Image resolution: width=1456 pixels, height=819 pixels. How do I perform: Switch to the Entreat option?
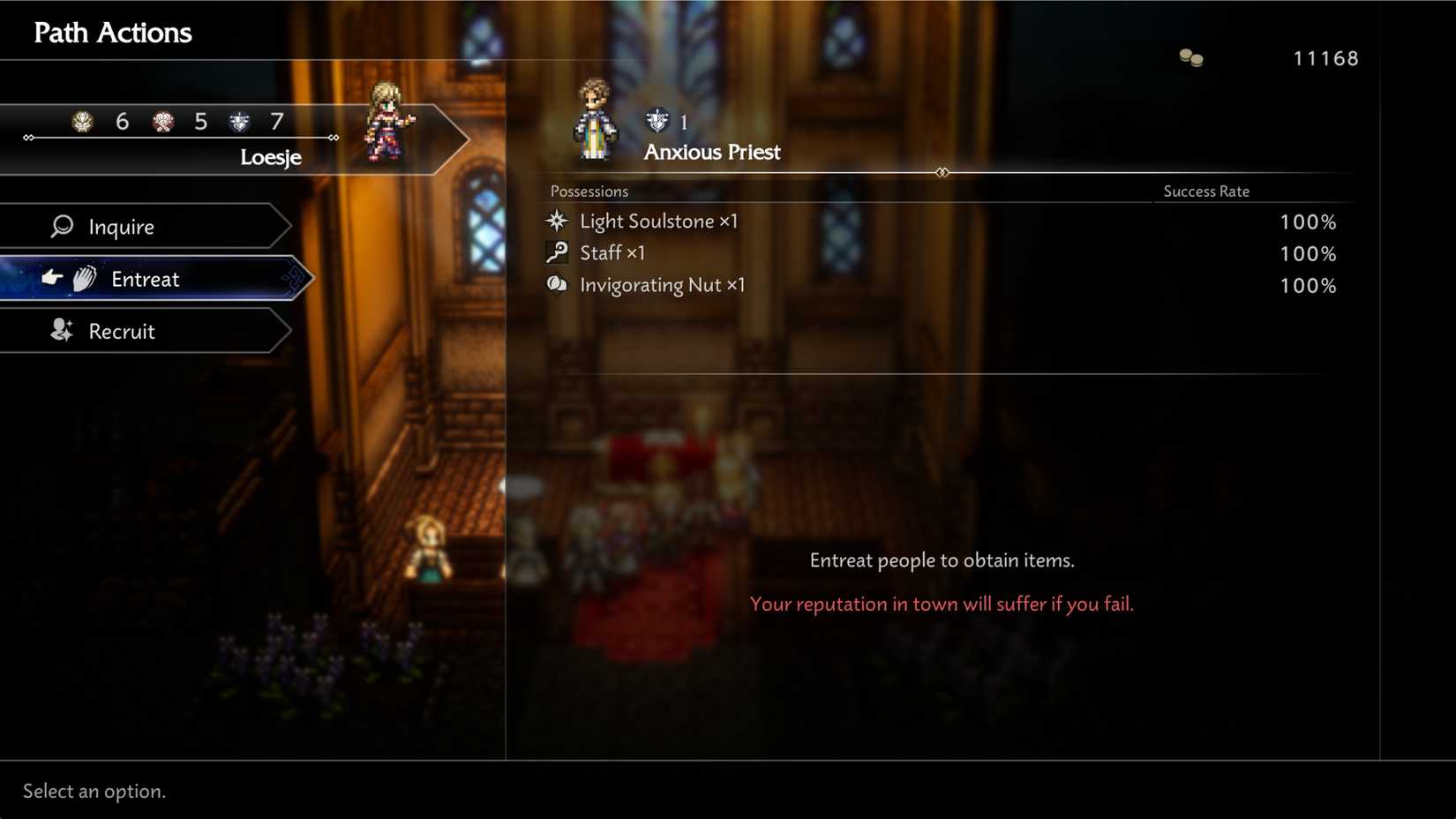click(x=146, y=278)
